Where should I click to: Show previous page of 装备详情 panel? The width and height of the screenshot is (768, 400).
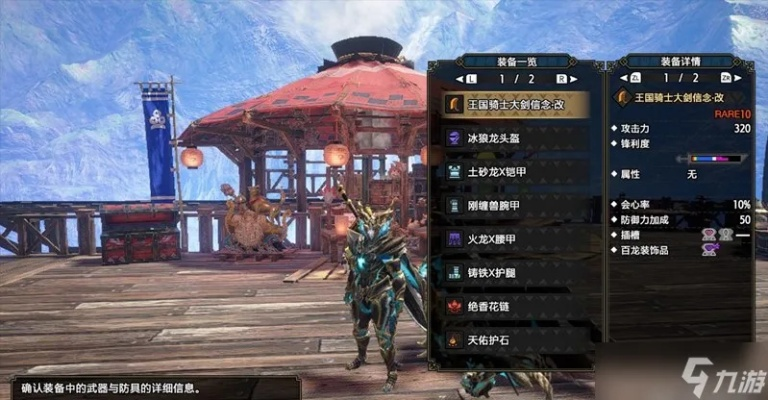point(634,78)
